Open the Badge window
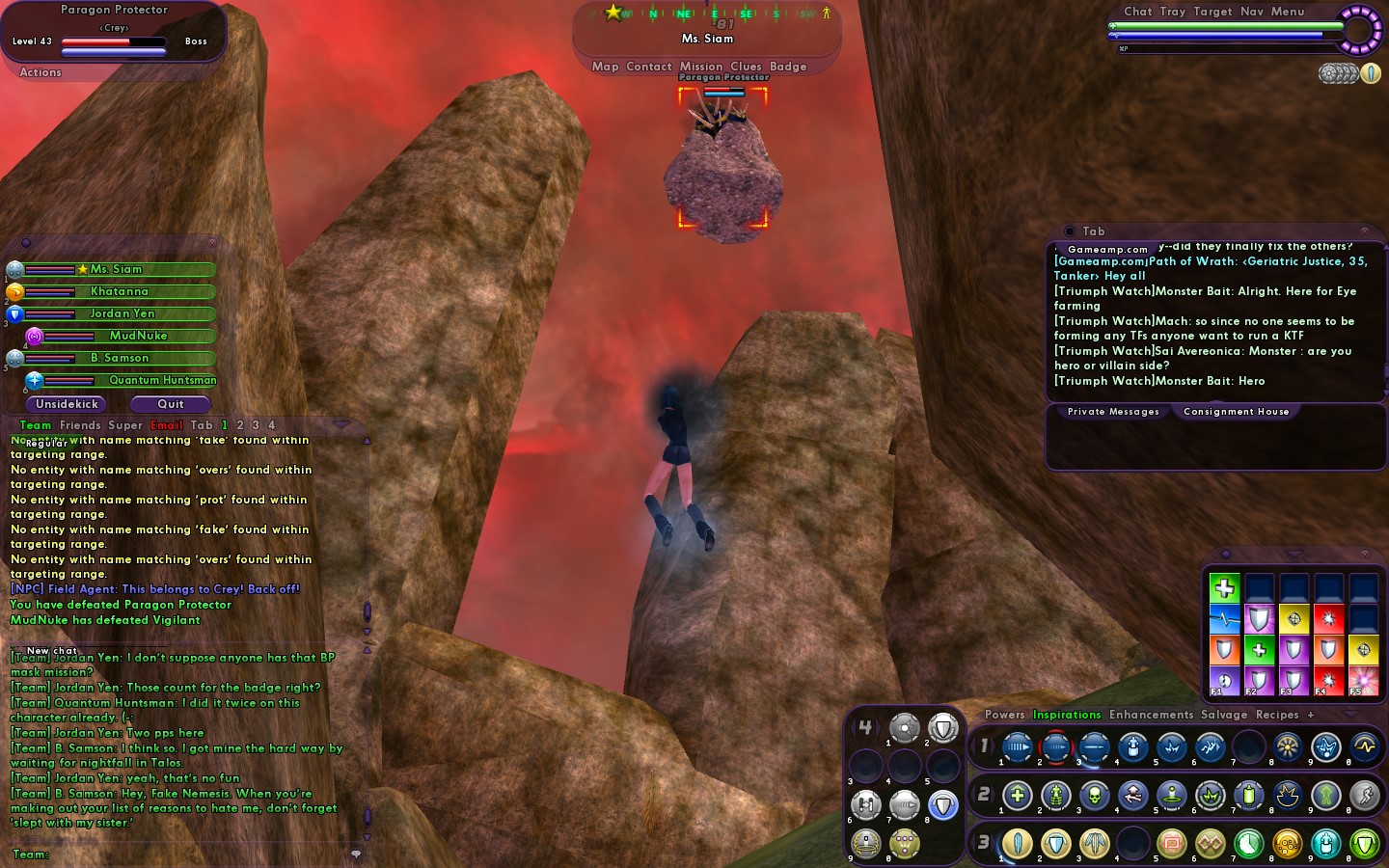 (788, 67)
